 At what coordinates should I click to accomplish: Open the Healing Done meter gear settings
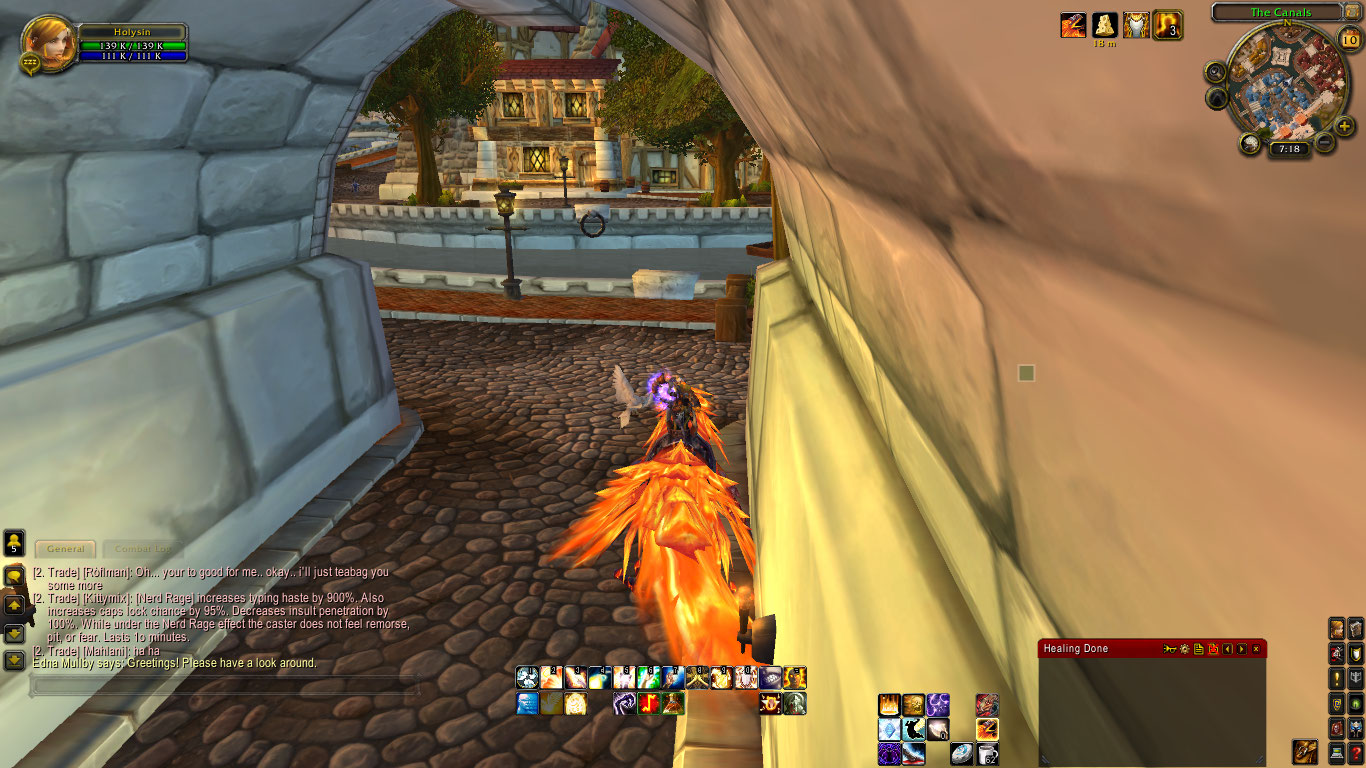pyautogui.click(x=1184, y=649)
